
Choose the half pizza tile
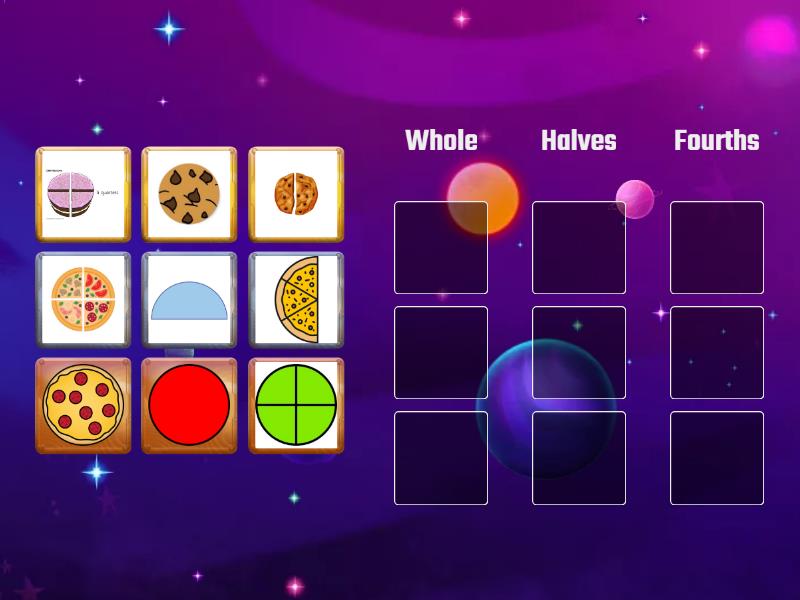tap(296, 299)
